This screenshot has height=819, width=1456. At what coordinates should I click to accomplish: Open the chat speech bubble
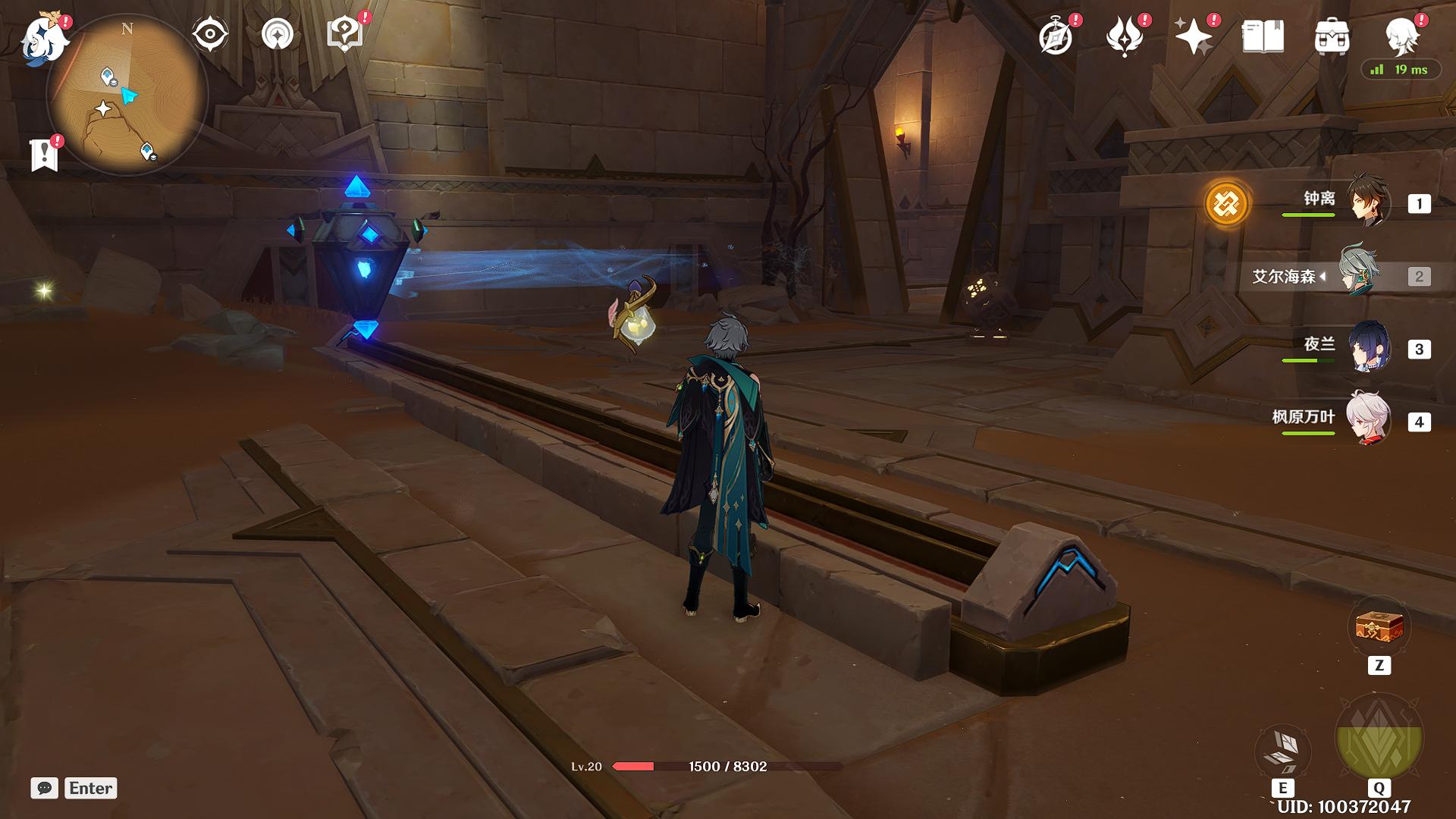point(45,788)
